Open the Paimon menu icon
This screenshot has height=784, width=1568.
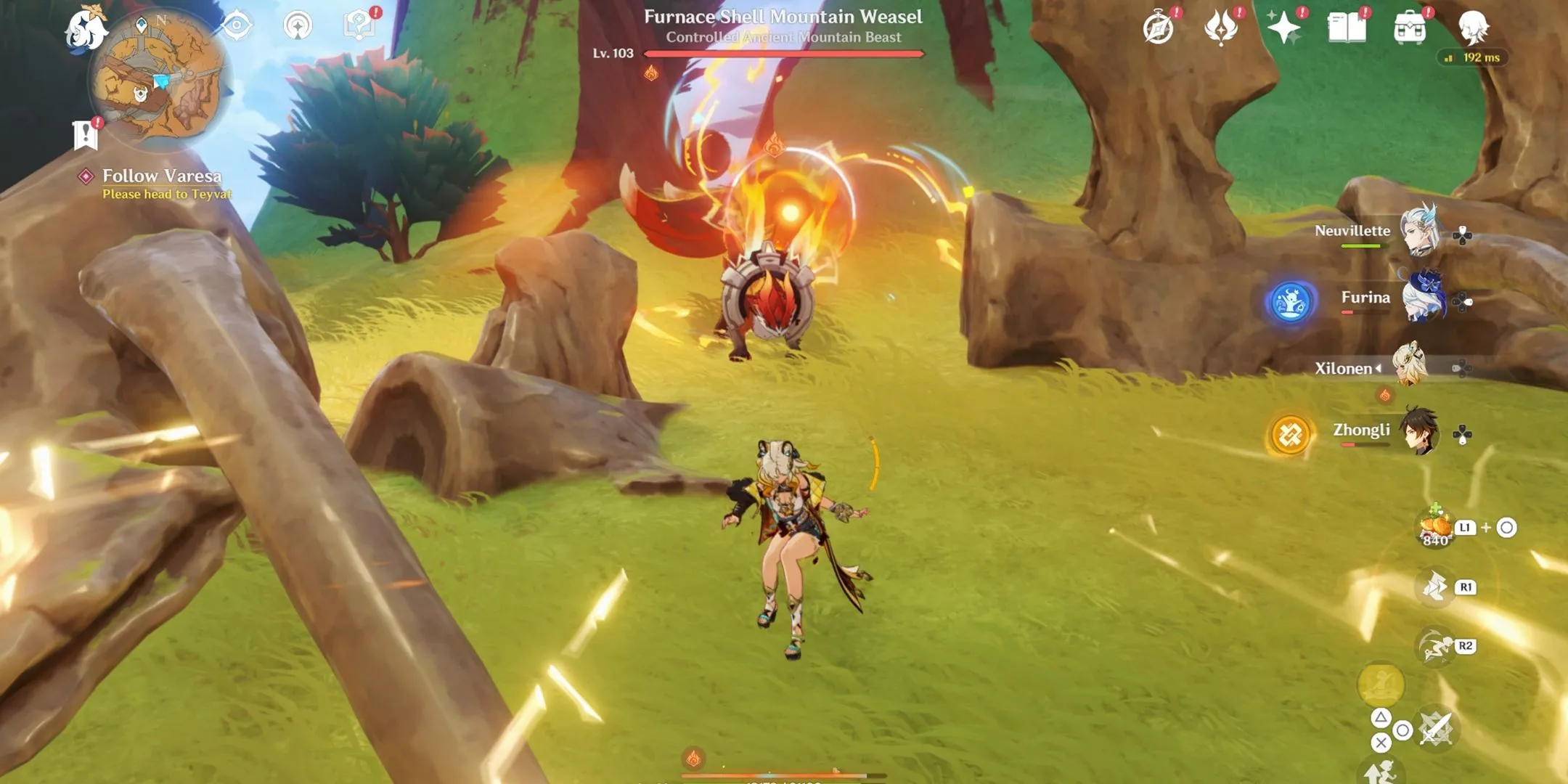click(87, 29)
